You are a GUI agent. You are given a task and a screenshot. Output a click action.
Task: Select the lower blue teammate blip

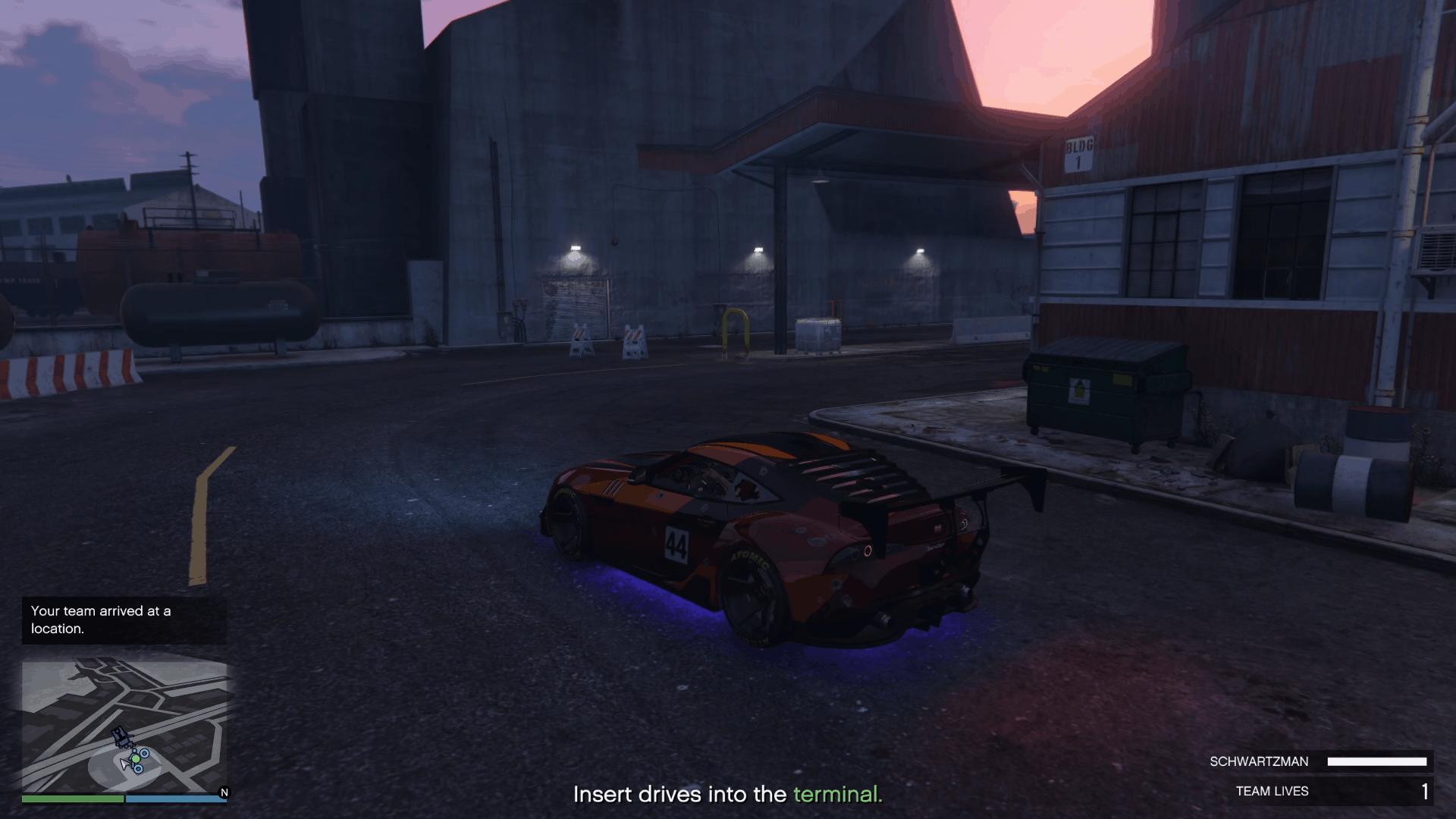coord(138,770)
